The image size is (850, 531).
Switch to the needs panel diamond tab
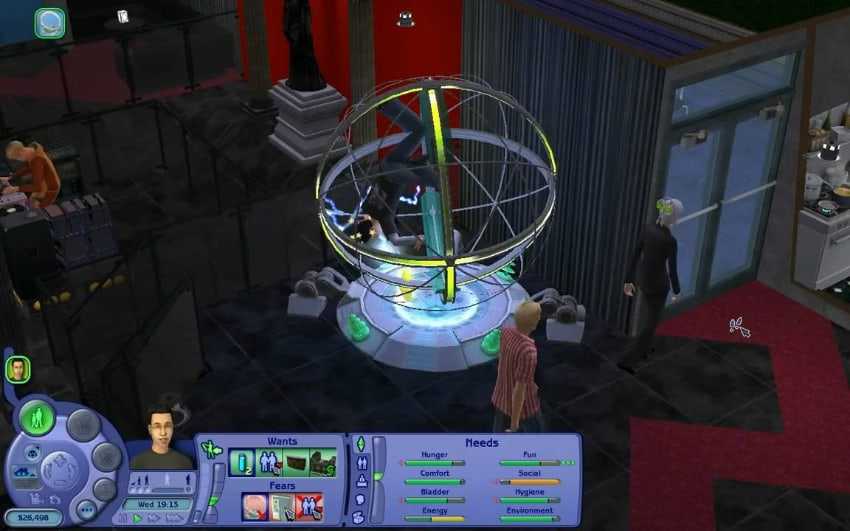360,443
